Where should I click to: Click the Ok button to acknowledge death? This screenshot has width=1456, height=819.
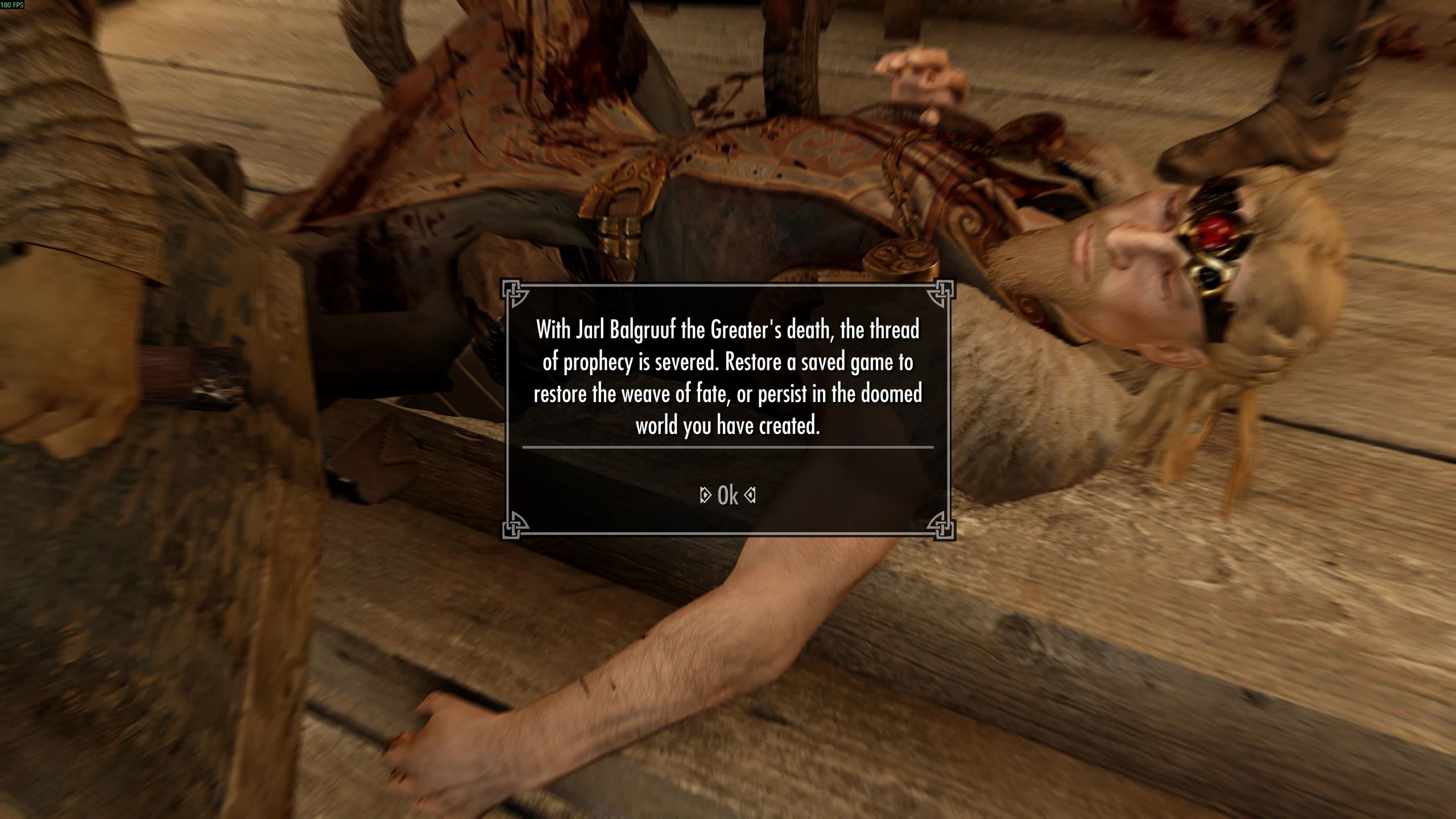pyautogui.click(x=728, y=495)
